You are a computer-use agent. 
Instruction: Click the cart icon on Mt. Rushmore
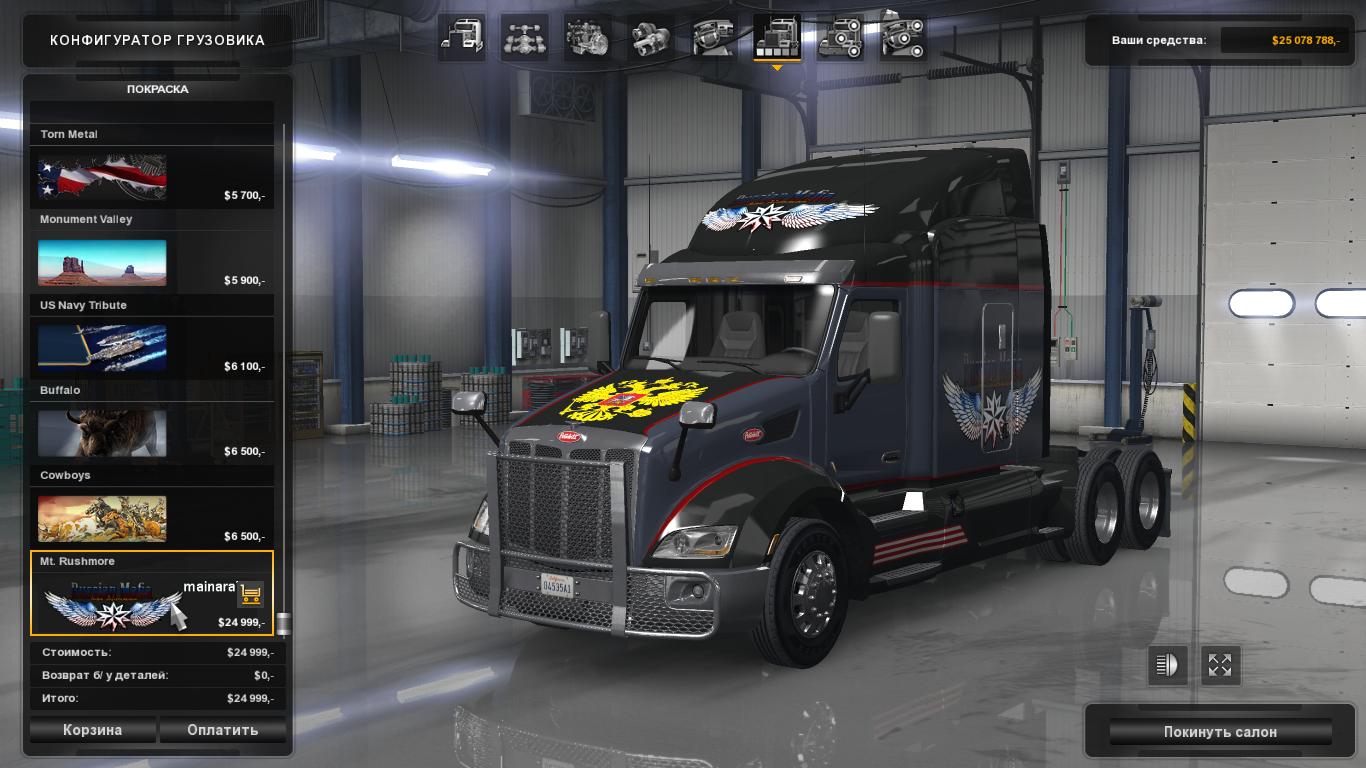pos(250,594)
